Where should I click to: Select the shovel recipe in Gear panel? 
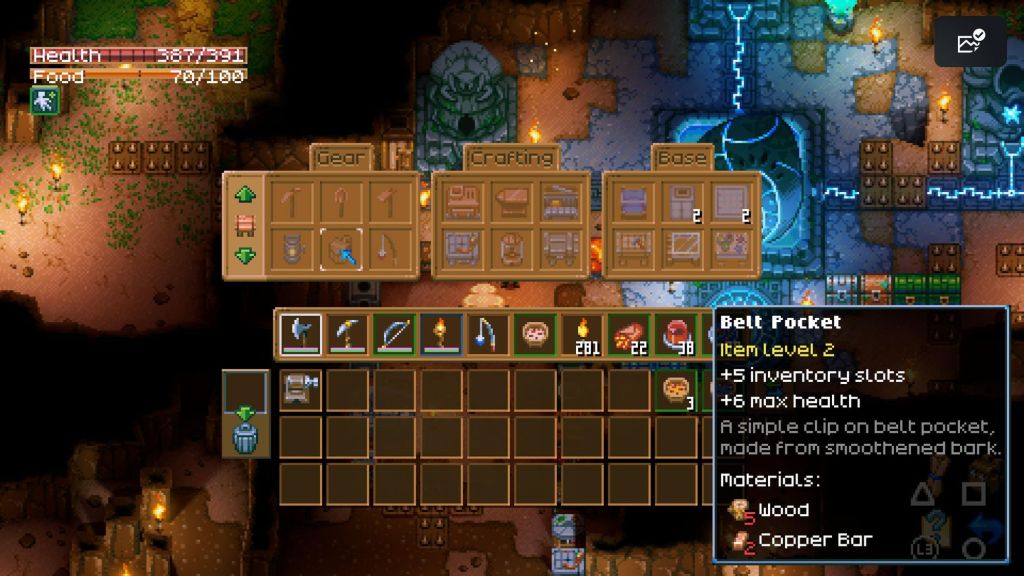coord(340,201)
